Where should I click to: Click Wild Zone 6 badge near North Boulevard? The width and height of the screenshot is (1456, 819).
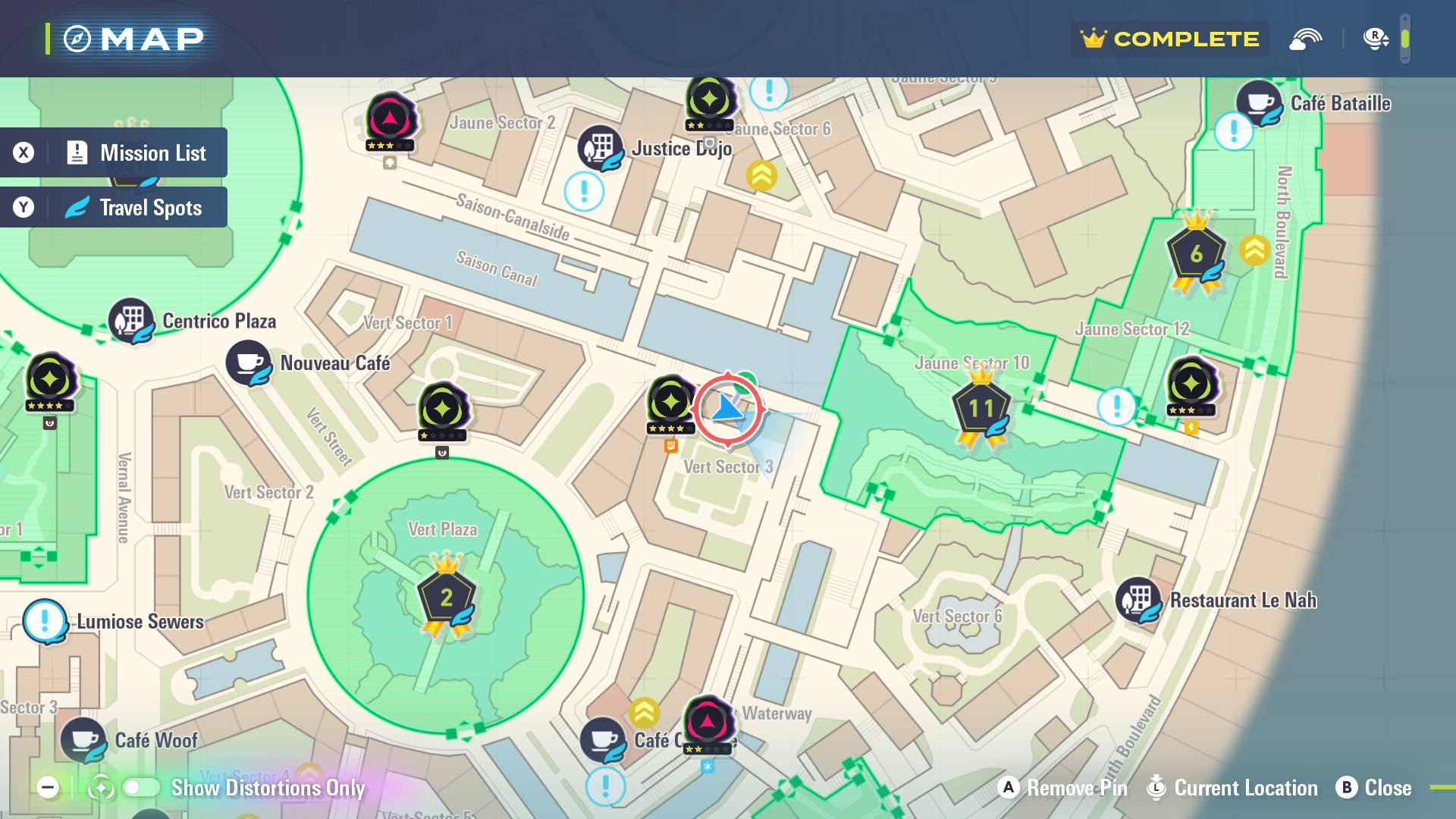coord(1197,253)
